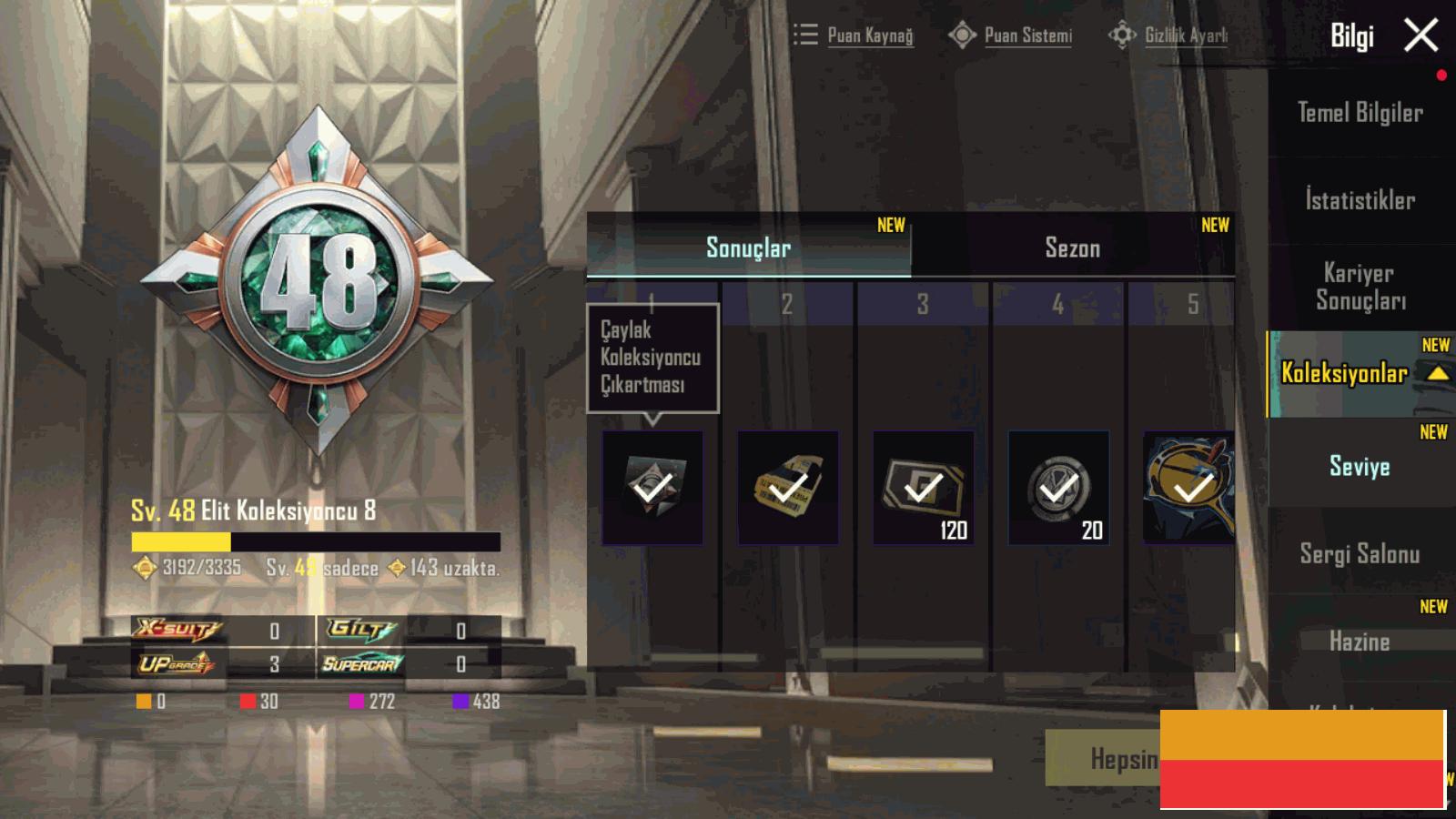Select the level 5 frying pan reward
This screenshot has height=819, width=1456.
(1188, 488)
